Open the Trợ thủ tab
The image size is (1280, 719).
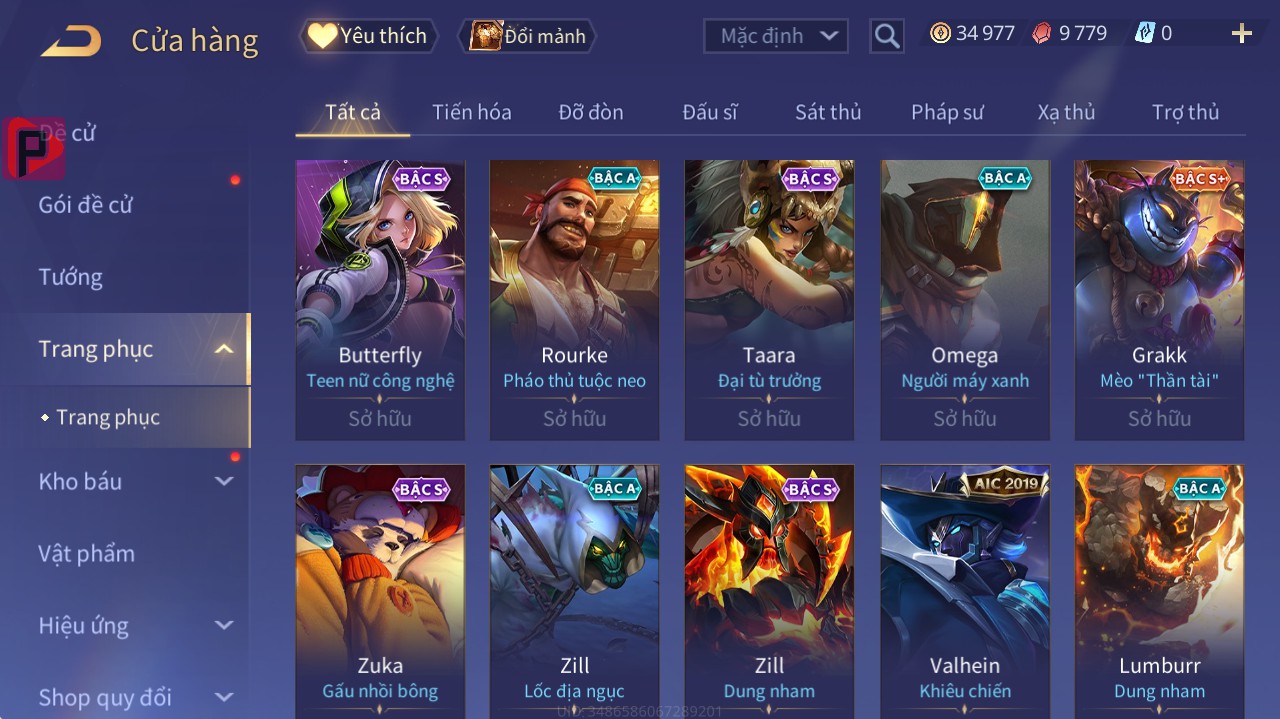(1185, 112)
